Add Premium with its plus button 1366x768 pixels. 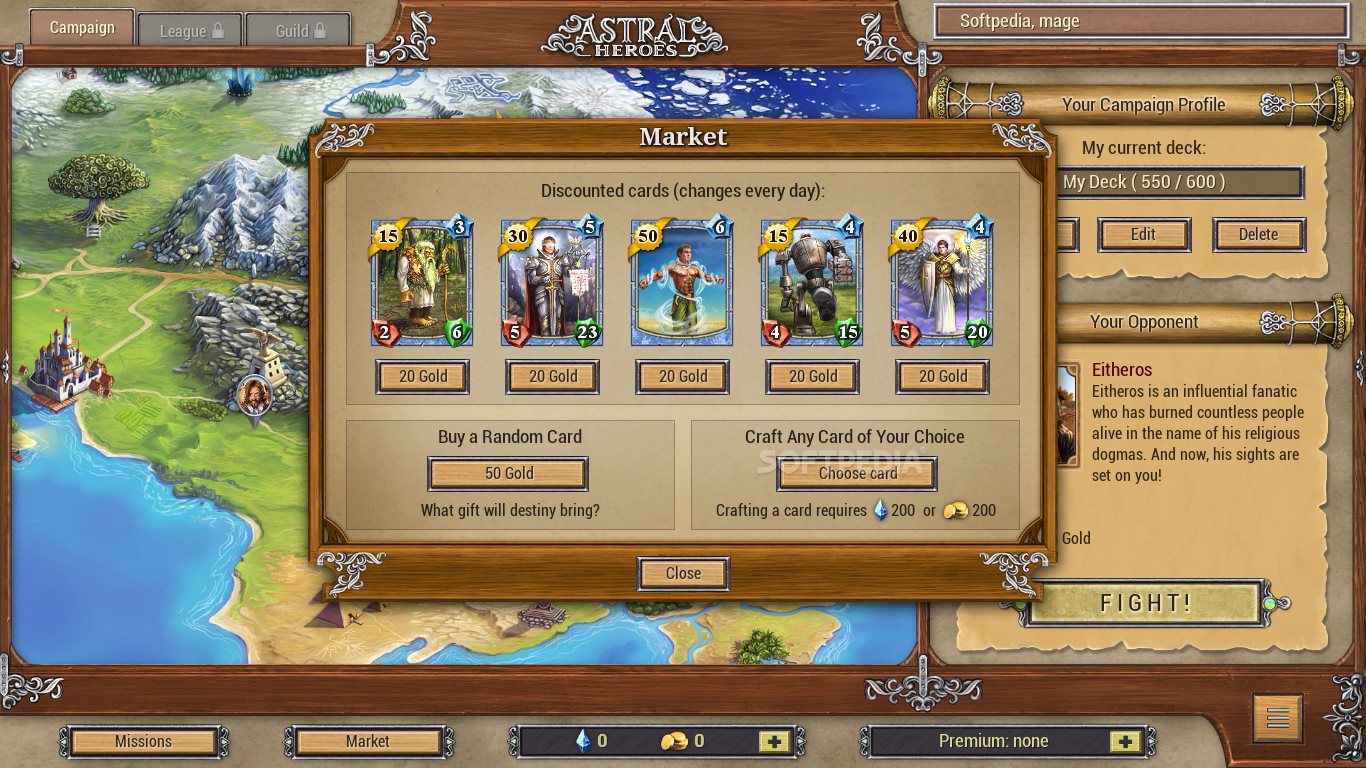tap(1125, 742)
